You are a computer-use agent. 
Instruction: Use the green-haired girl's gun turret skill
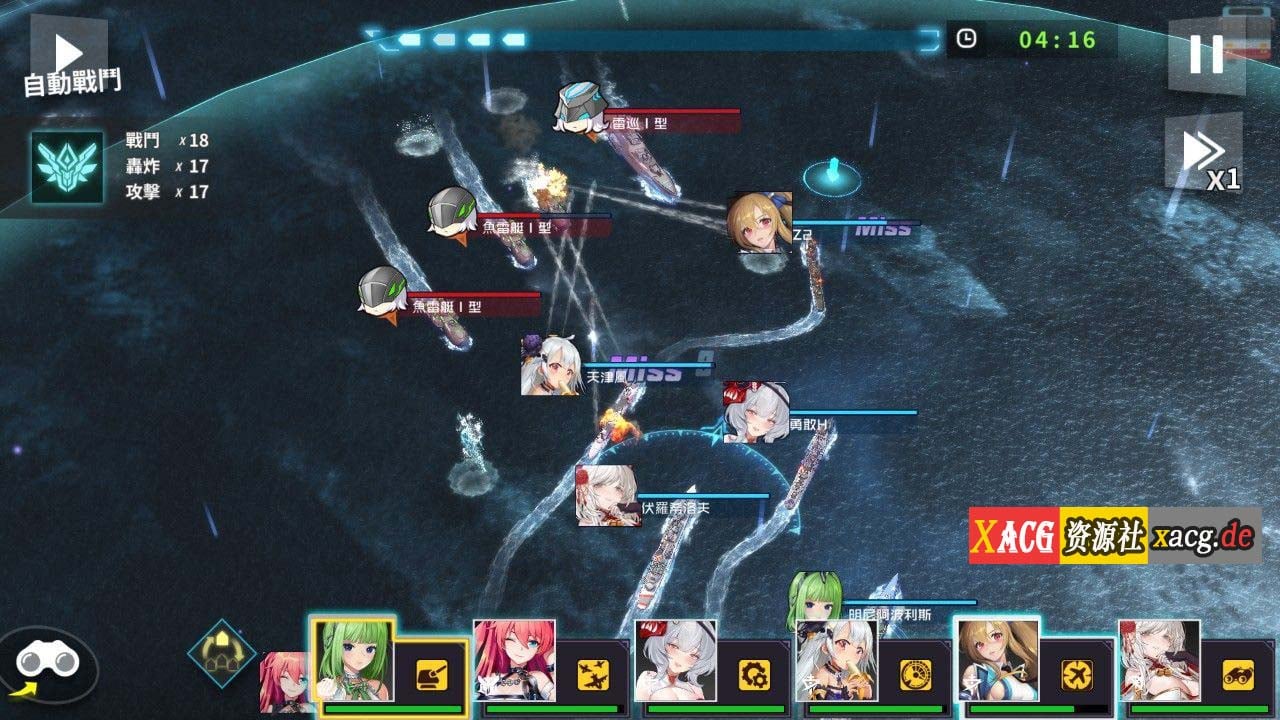[432, 675]
